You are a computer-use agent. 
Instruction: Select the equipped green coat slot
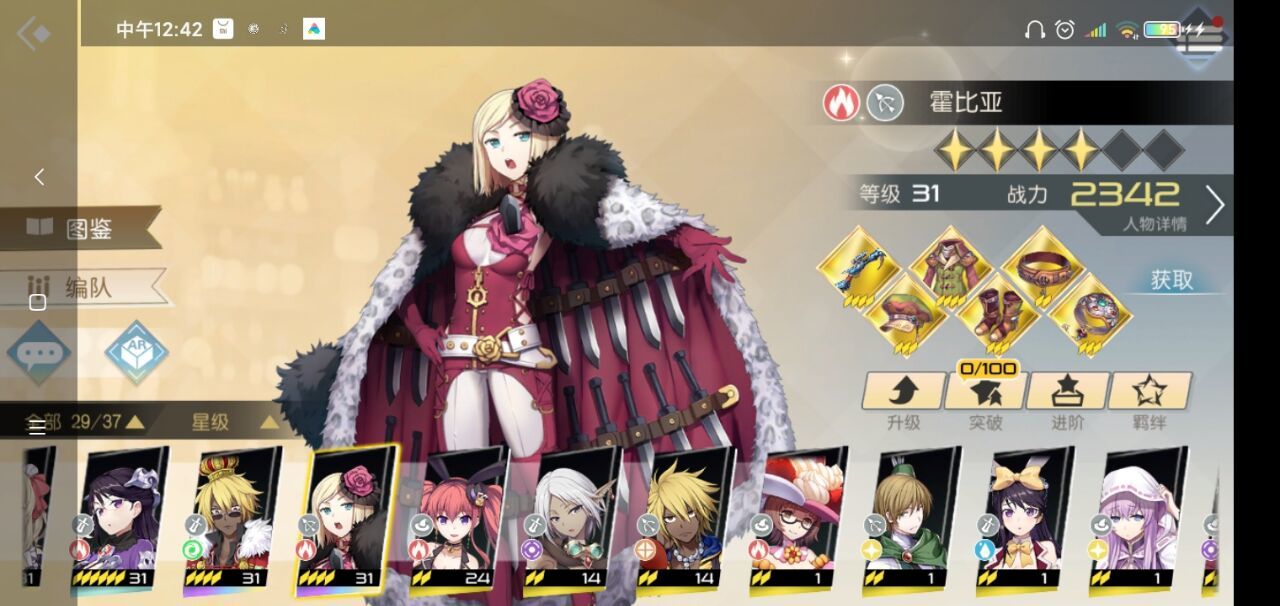[951, 265]
